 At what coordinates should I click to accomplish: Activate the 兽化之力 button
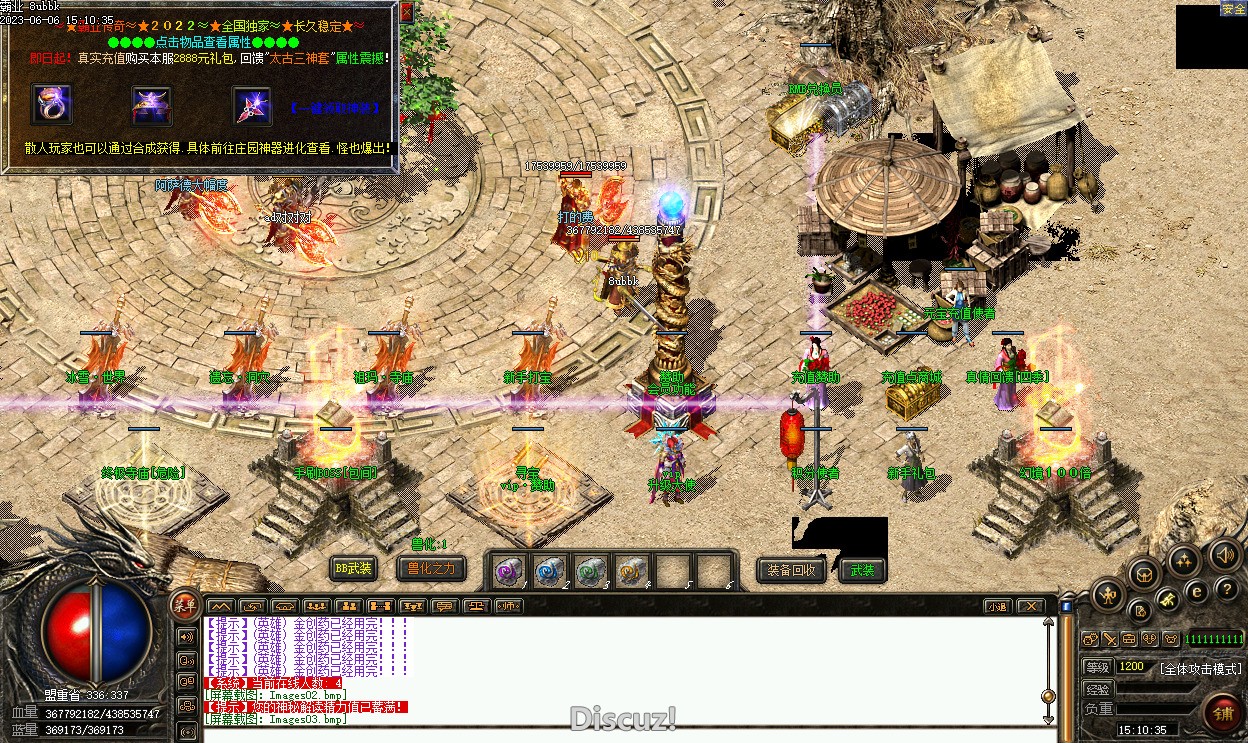pyautogui.click(x=431, y=569)
